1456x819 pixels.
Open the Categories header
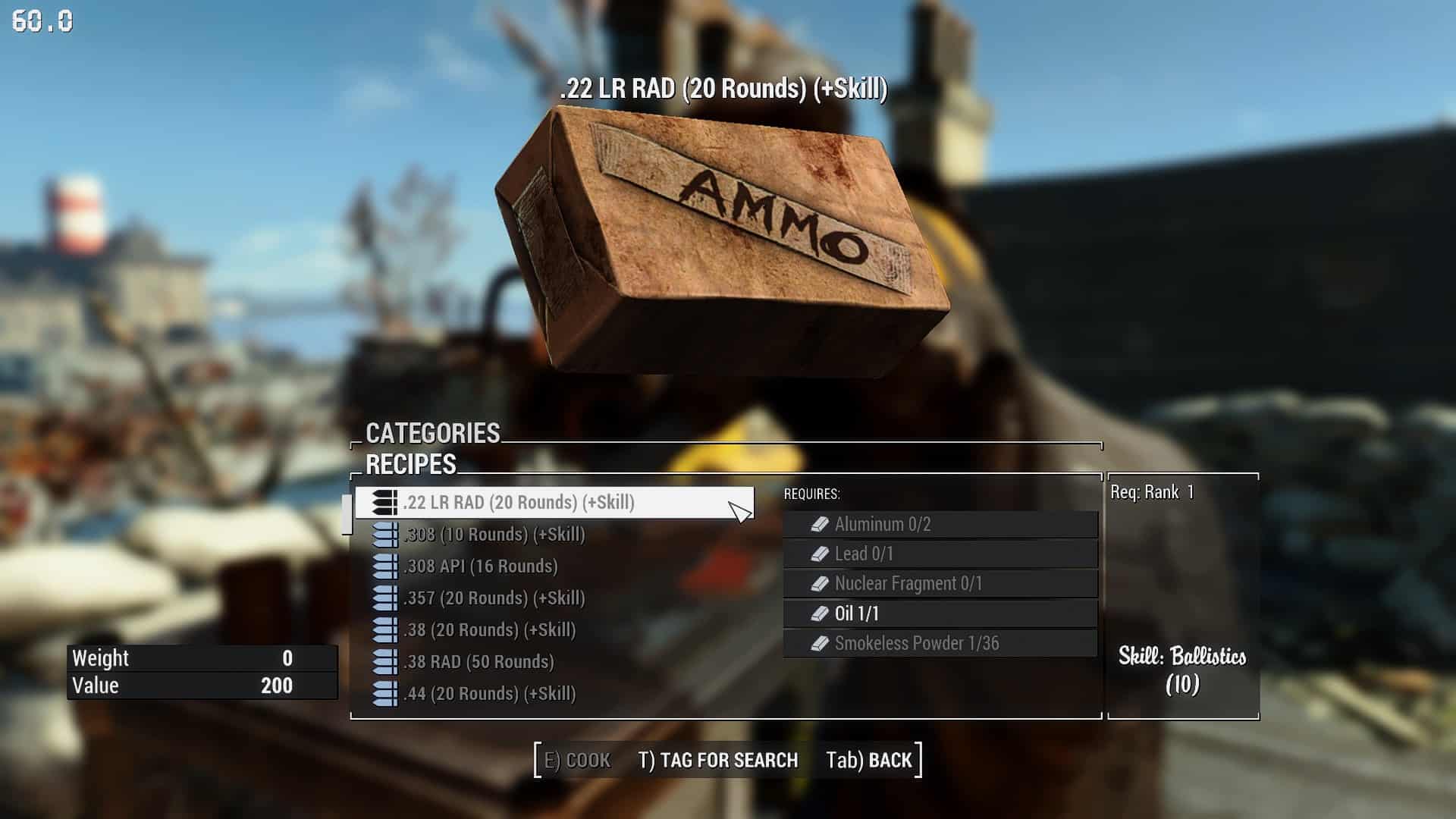pos(432,433)
